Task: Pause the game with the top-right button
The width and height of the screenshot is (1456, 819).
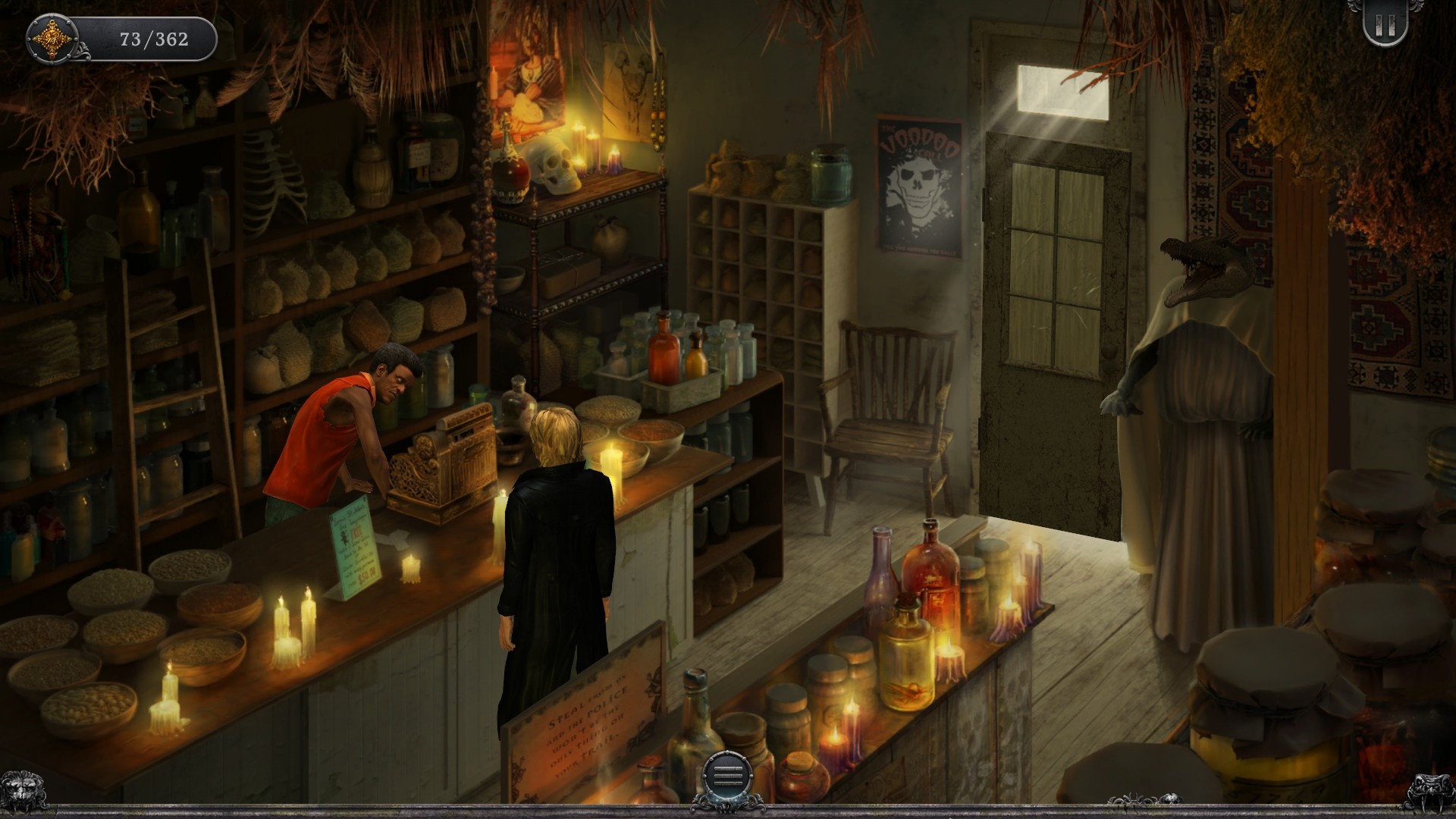Action: coord(1385,27)
